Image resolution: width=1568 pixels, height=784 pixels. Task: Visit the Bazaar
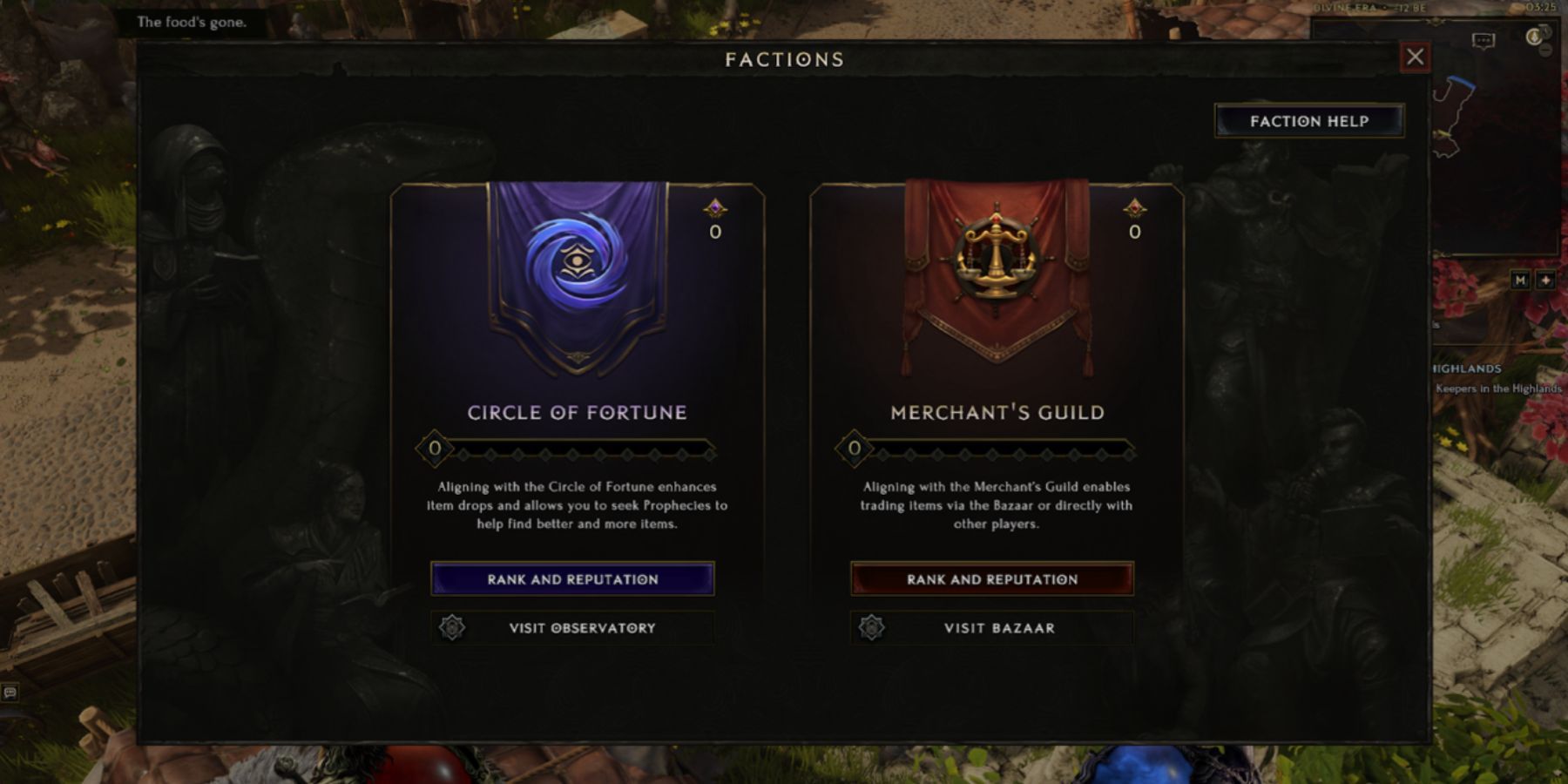992,628
